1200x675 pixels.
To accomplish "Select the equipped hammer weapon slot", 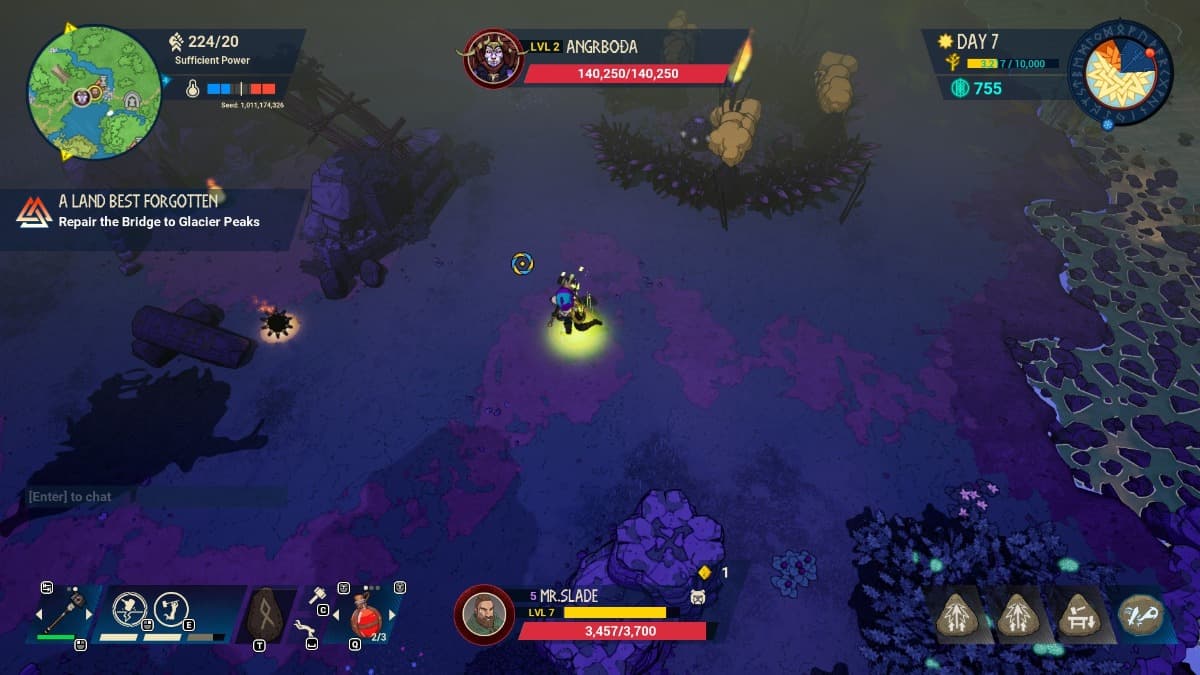I will coord(63,609).
